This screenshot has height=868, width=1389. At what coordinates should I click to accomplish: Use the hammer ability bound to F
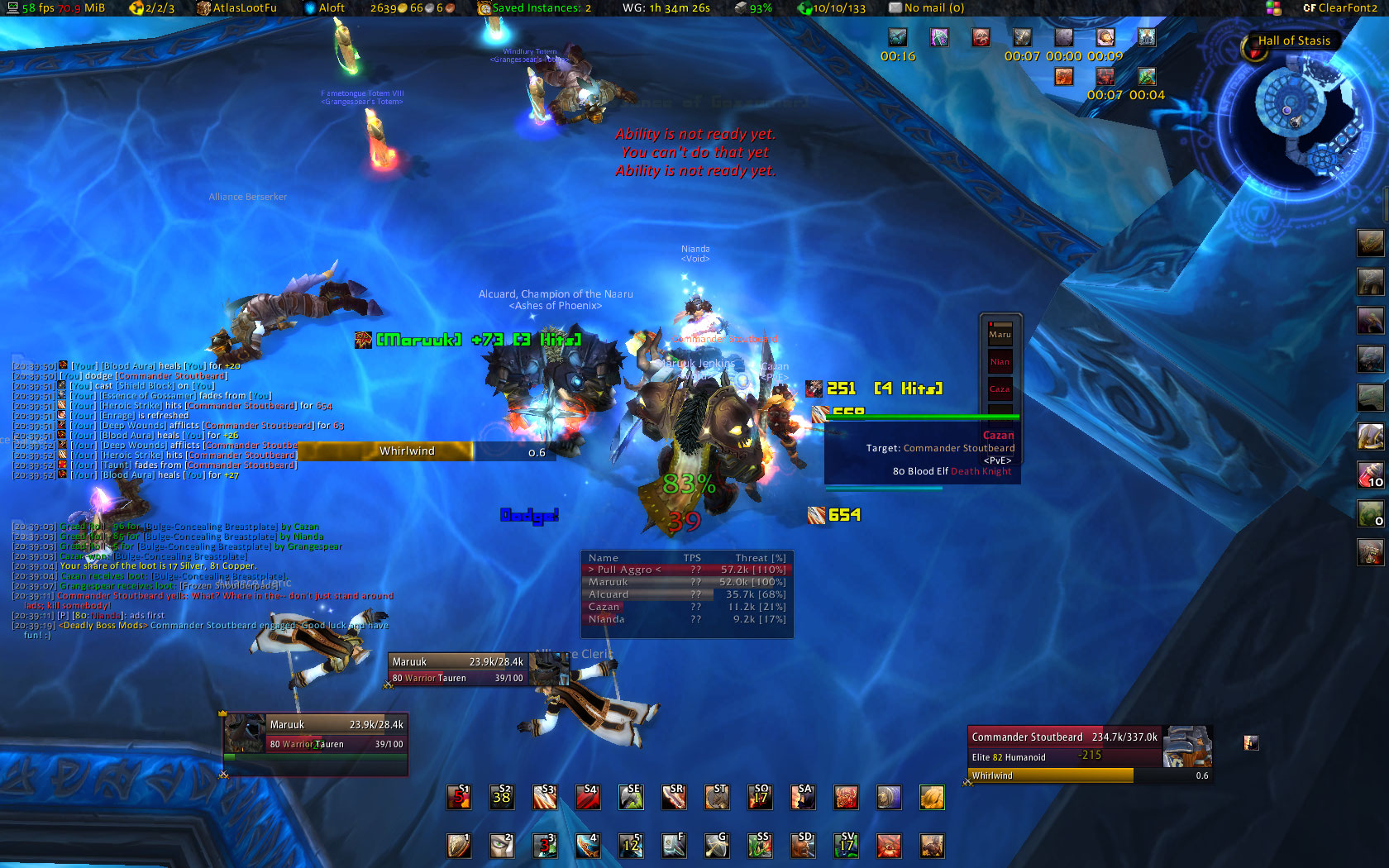(x=674, y=845)
